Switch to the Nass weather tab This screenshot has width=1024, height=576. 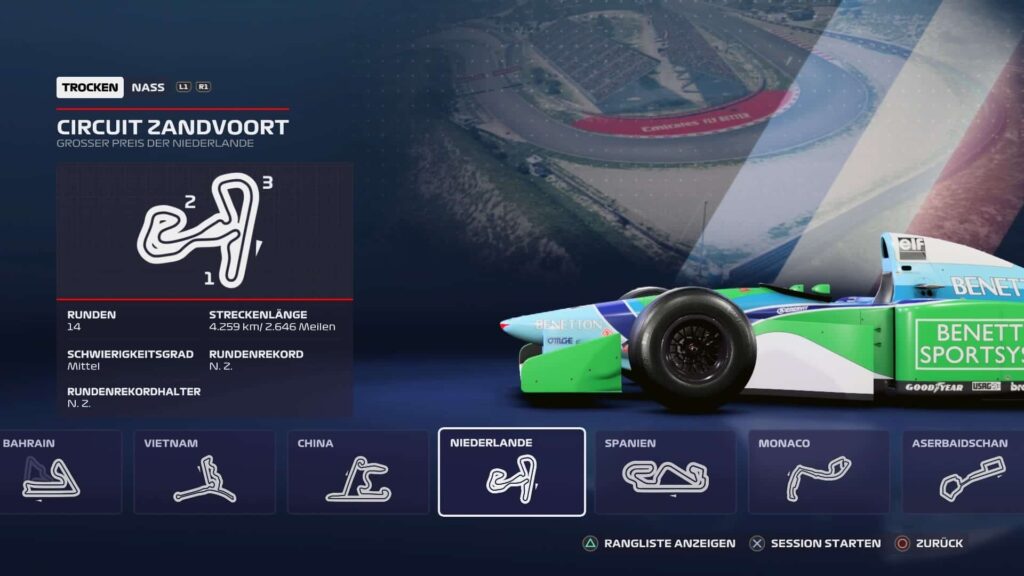(x=148, y=88)
